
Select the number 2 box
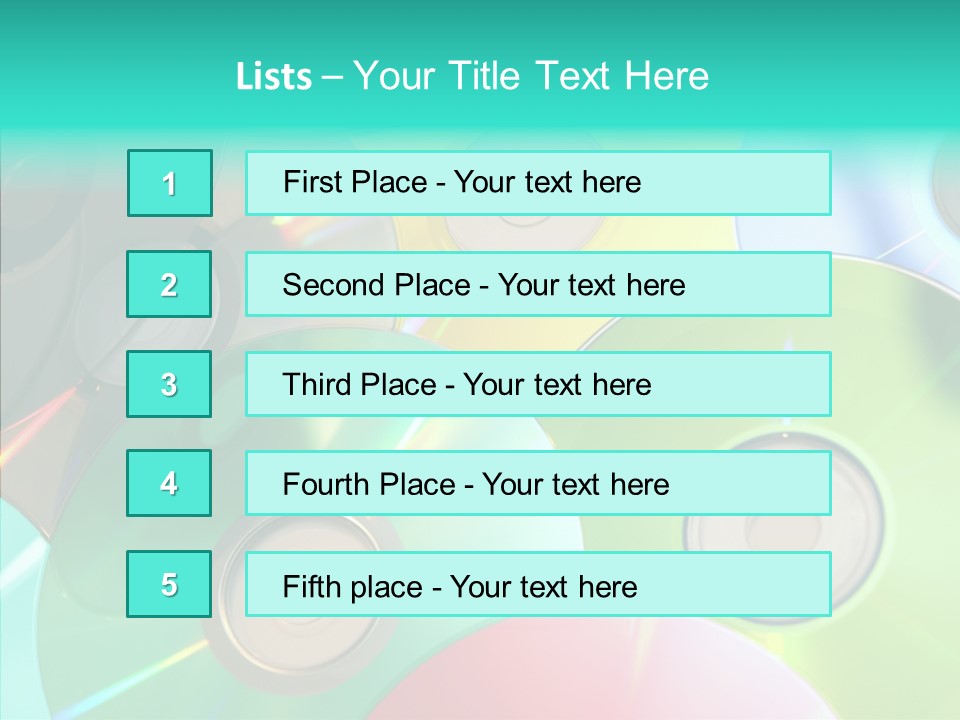pyautogui.click(x=169, y=284)
